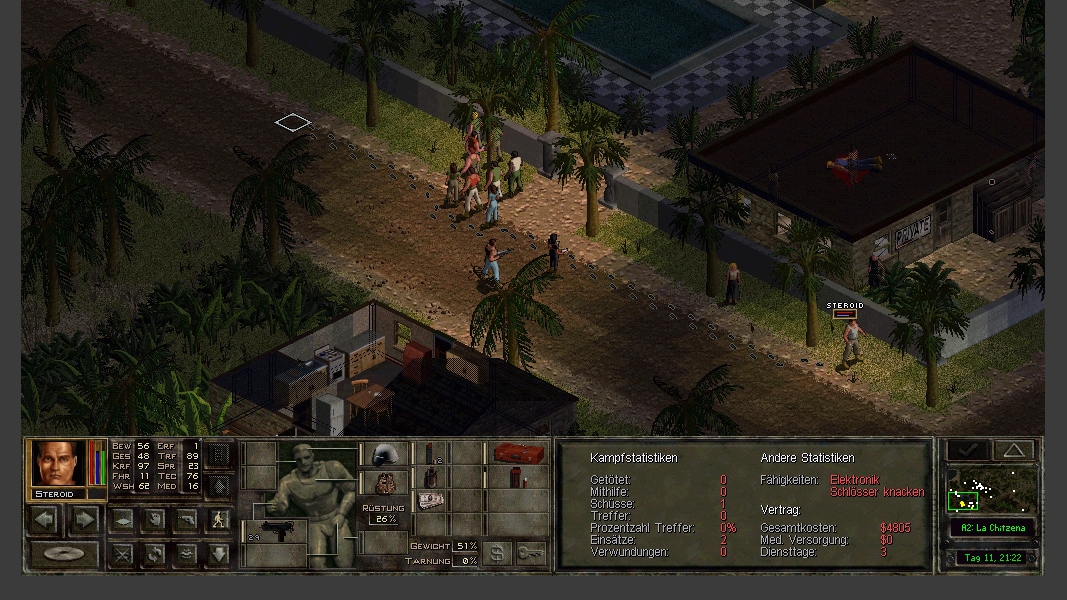This screenshot has height=600, width=1067.
Task: Switch to the next mercenary with right arrow
Action: (85, 519)
